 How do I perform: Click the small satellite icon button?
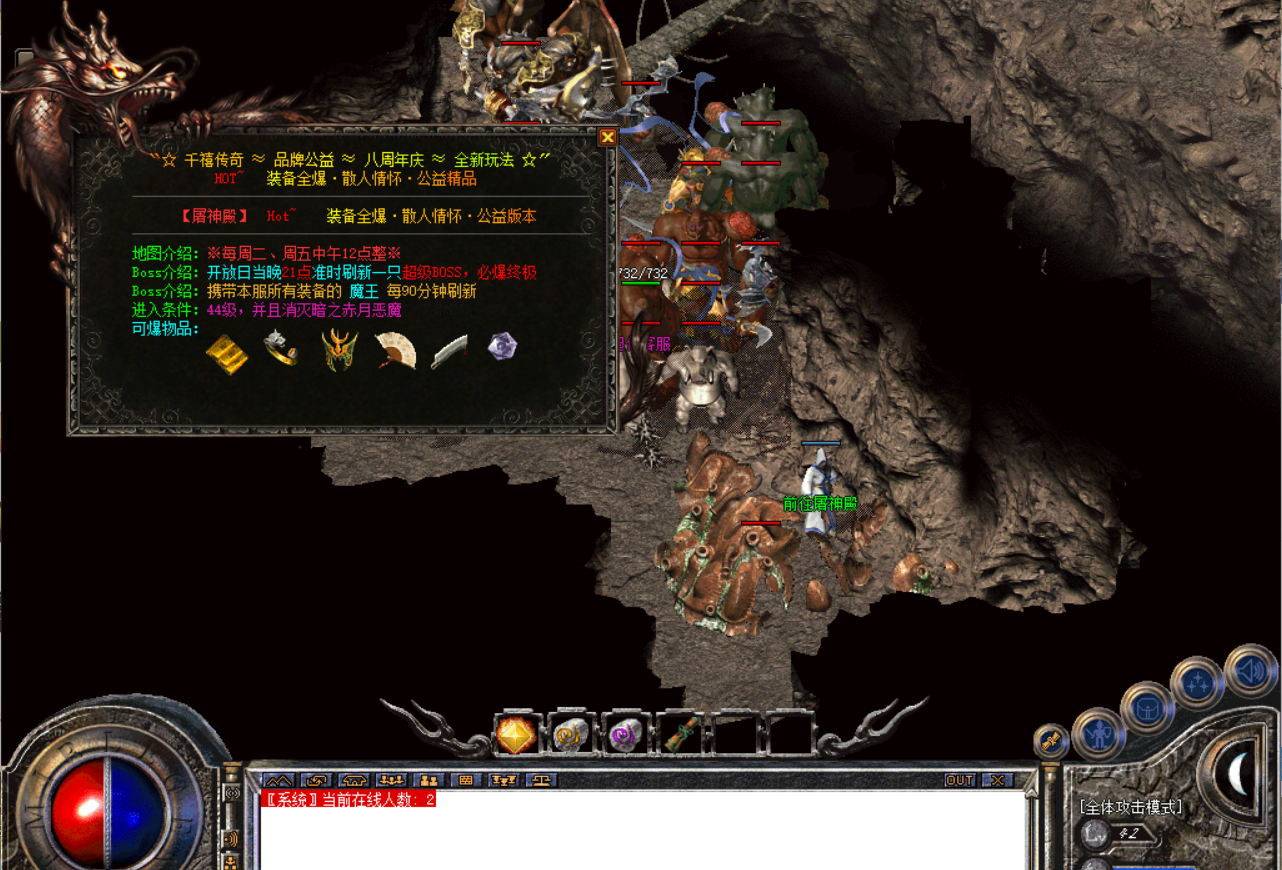[1051, 741]
